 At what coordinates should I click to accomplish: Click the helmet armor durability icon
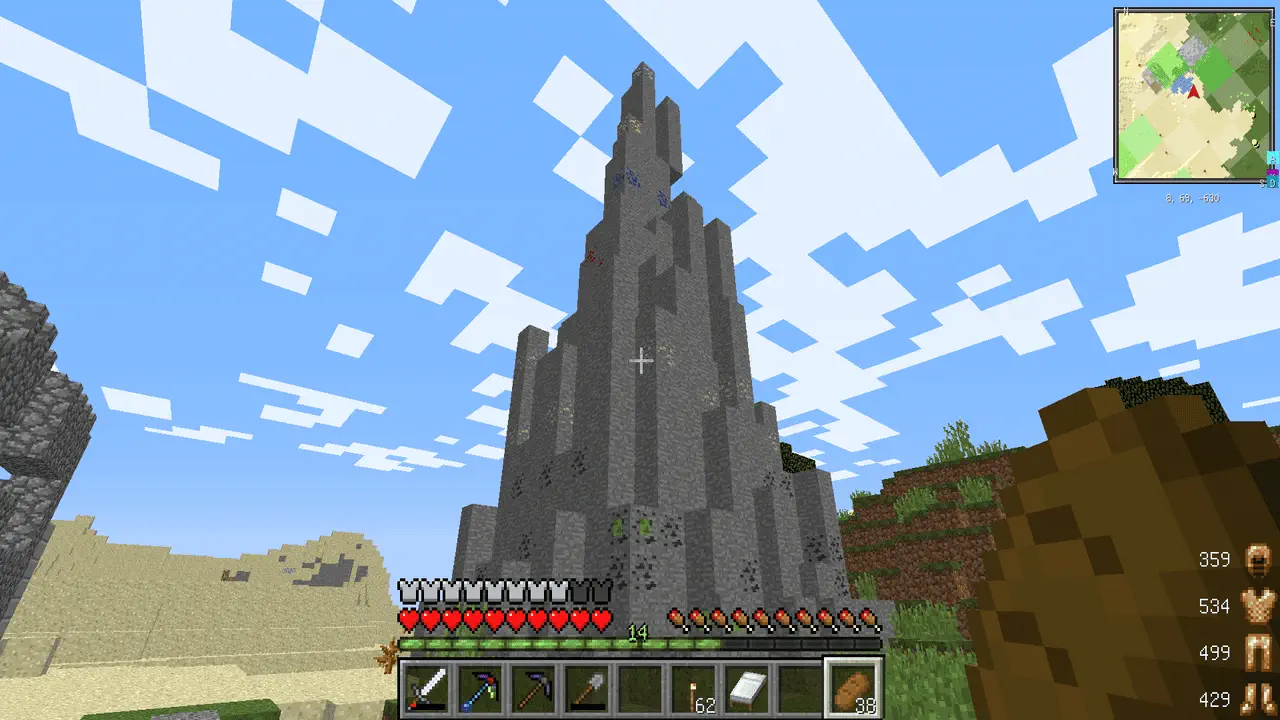click(x=1255, y=560)
